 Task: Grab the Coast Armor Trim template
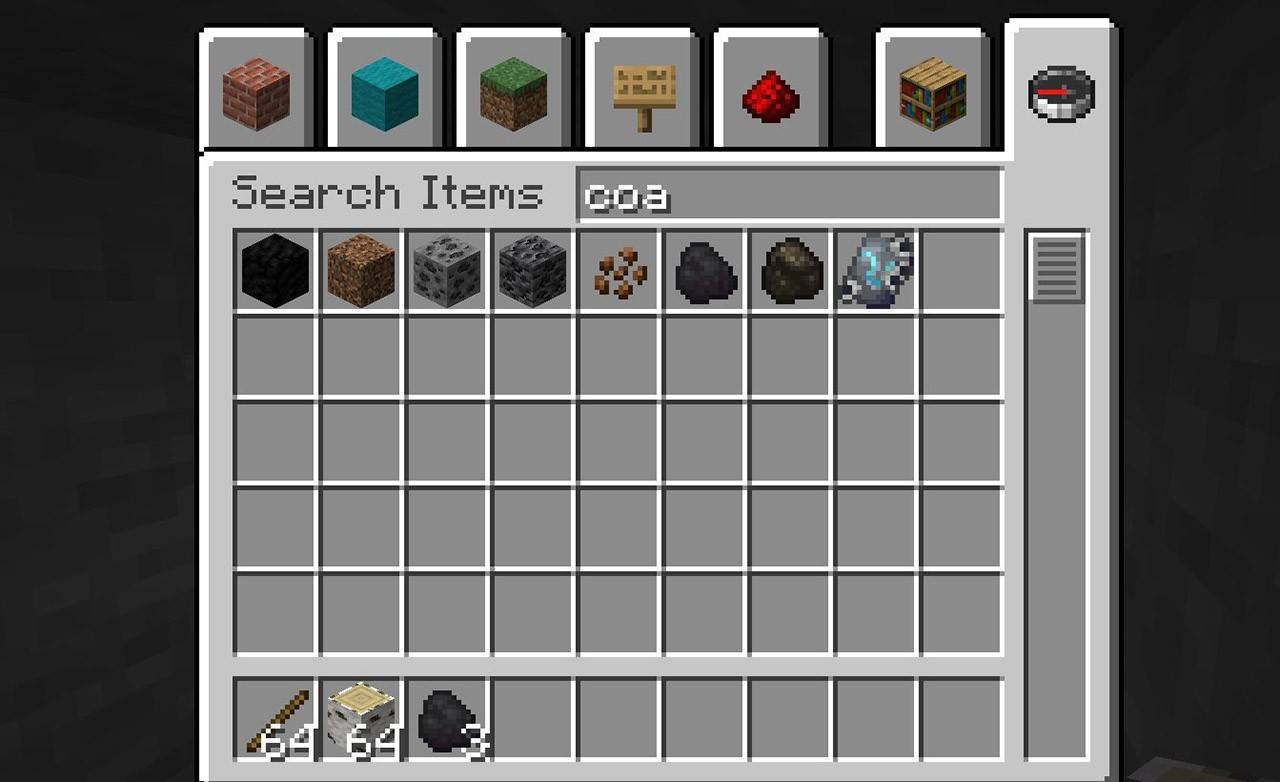tap(875, 270)
